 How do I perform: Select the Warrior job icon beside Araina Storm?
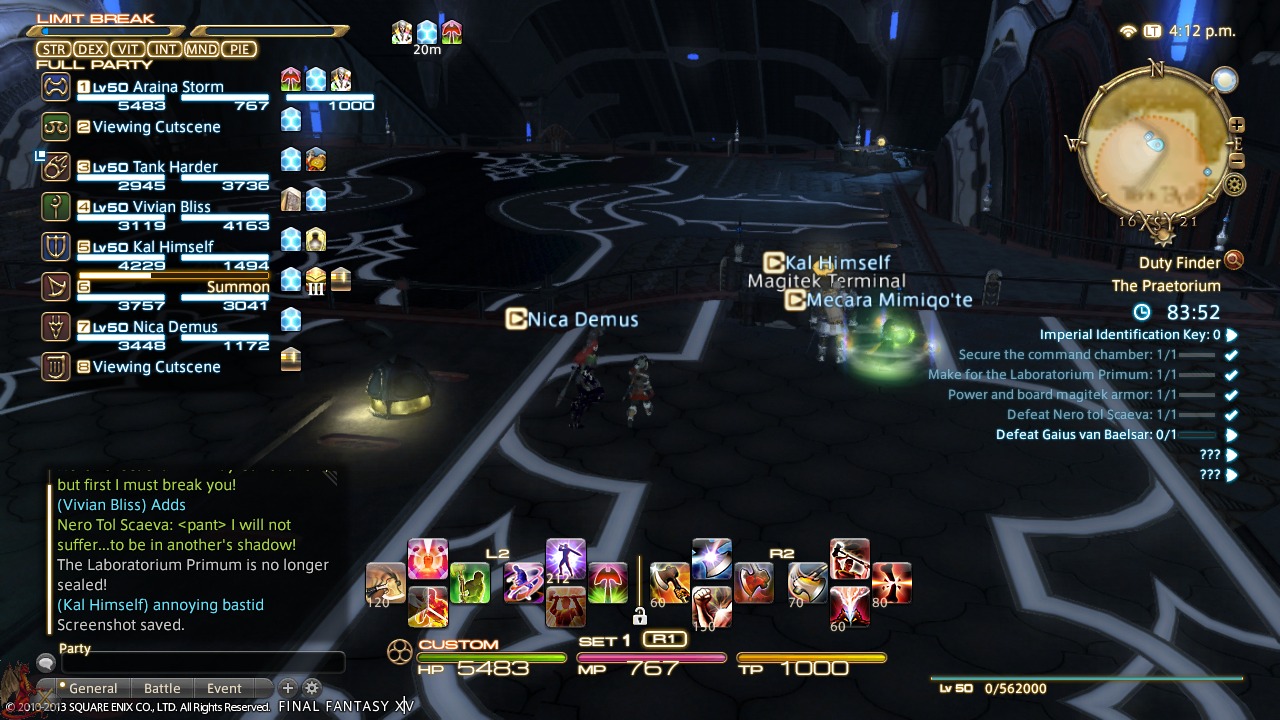click(54, 87)
